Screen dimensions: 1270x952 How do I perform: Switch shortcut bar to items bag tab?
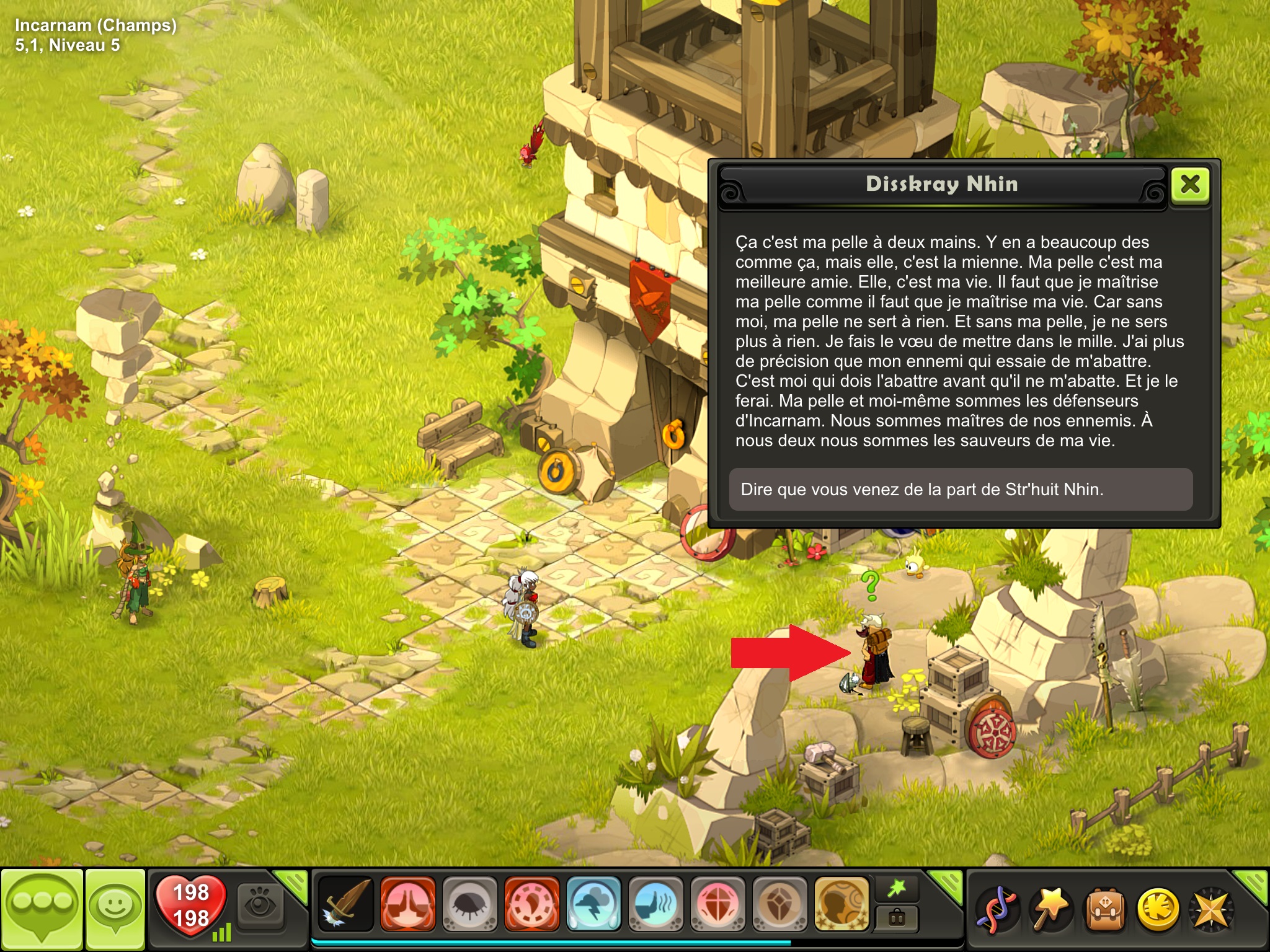pos(897,919)
